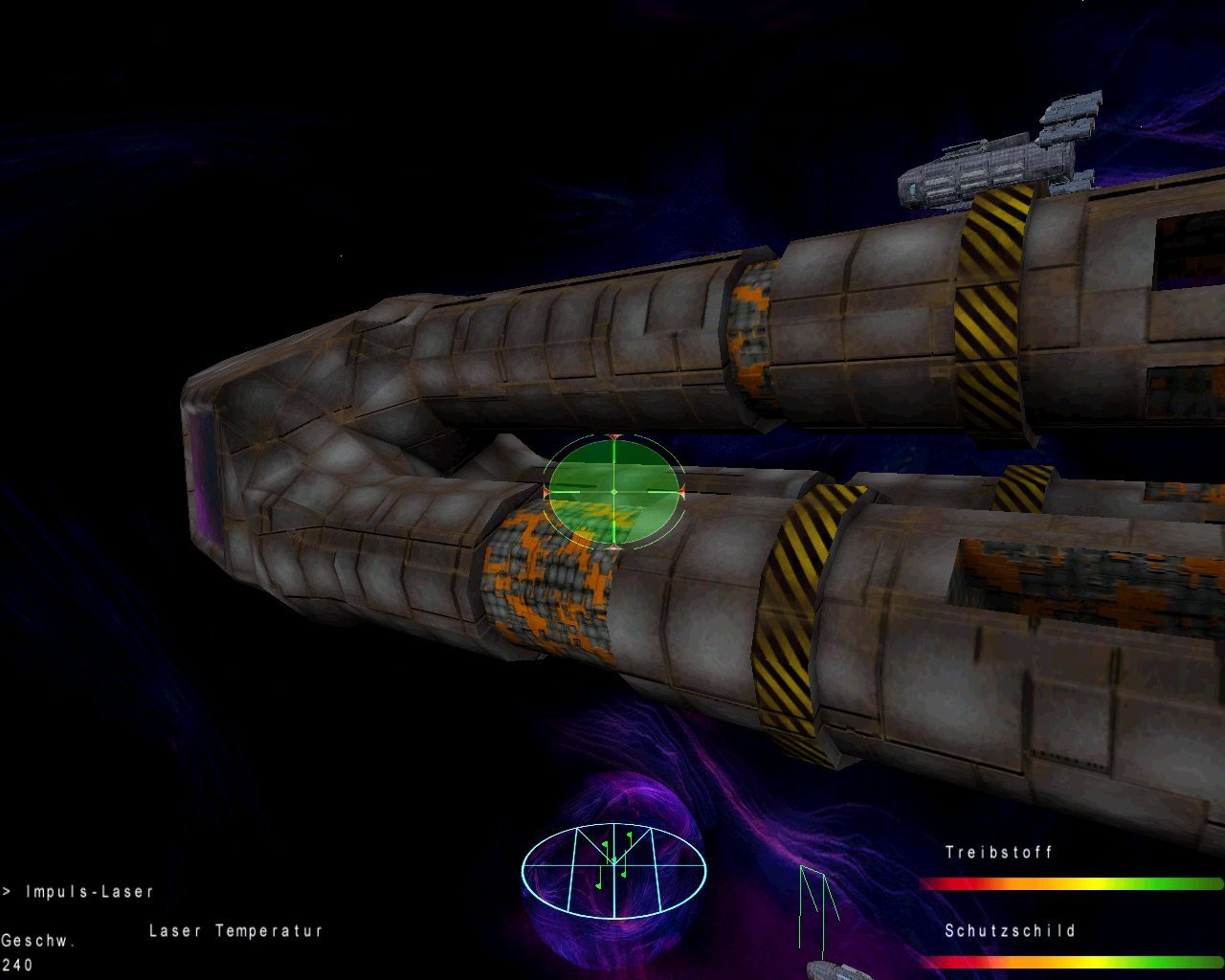The image size is (1225, 980).
Task: Click the Schutzschild label above the shield bar
Action: (x=1010, y=929)
